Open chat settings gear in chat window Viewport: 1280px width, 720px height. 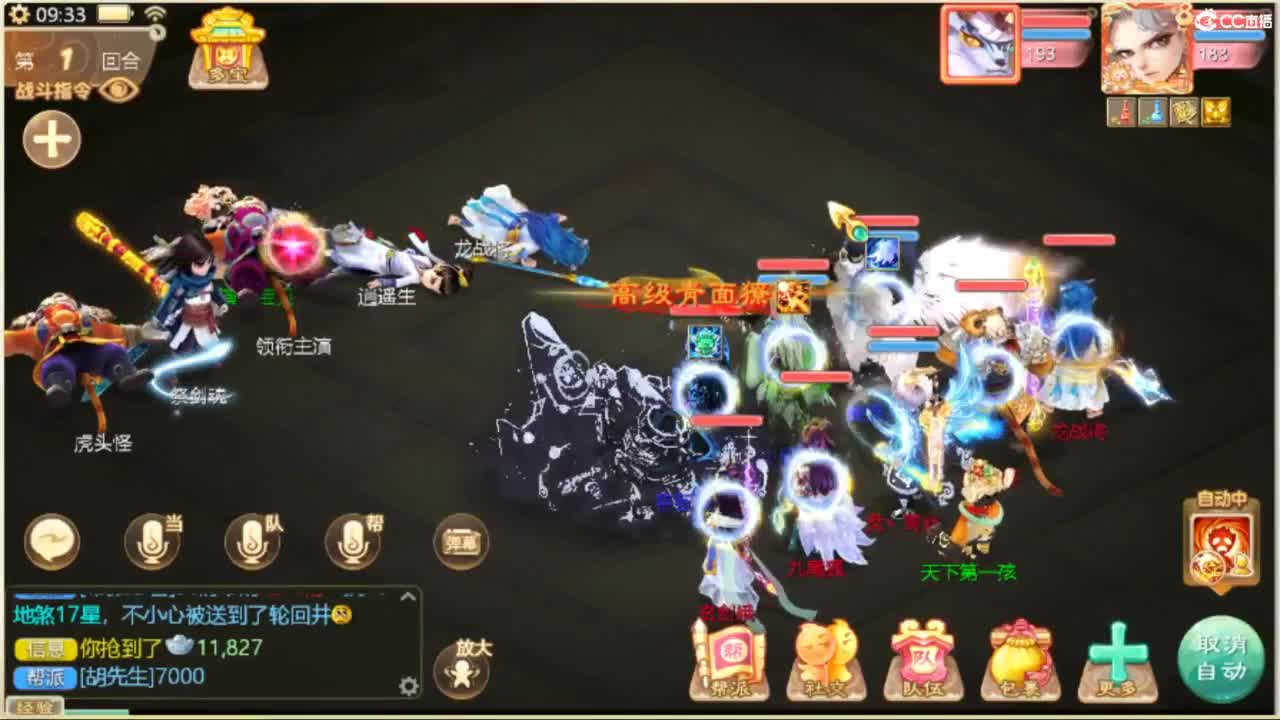coord(410,686)
